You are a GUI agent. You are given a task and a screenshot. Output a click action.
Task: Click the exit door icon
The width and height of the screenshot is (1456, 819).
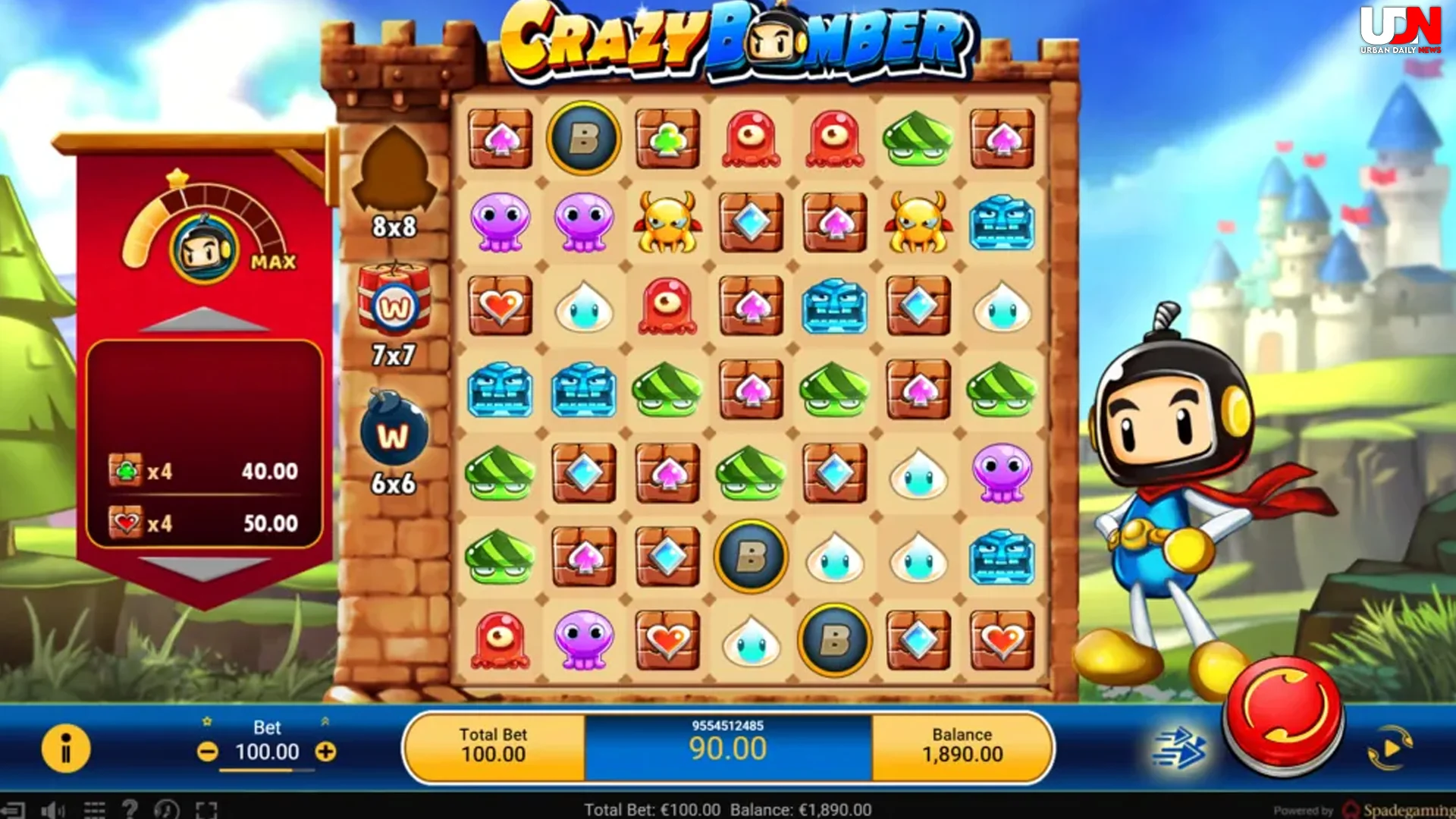tap(13, 809)
